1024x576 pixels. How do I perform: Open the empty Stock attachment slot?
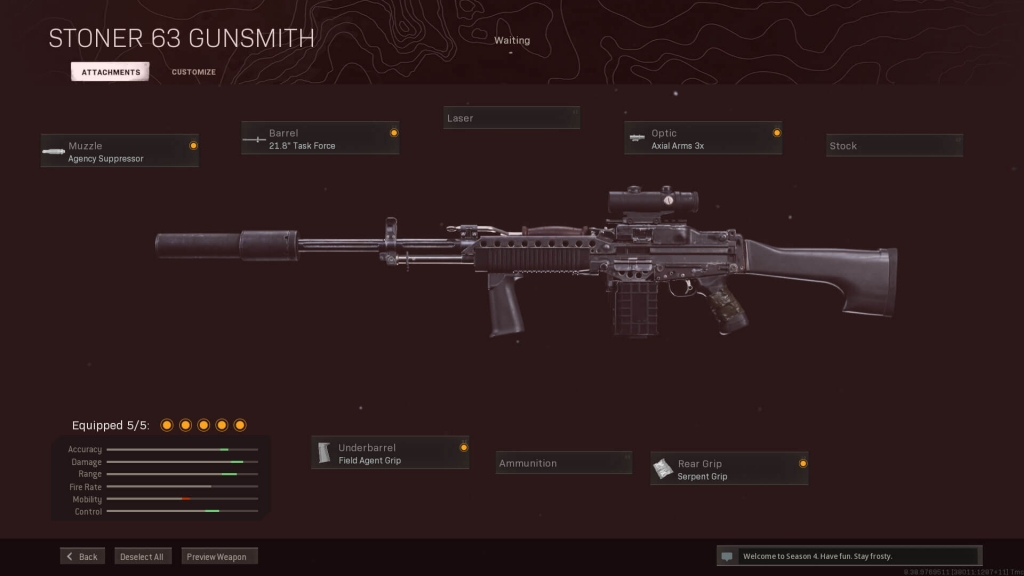click(x=894, y=146)
